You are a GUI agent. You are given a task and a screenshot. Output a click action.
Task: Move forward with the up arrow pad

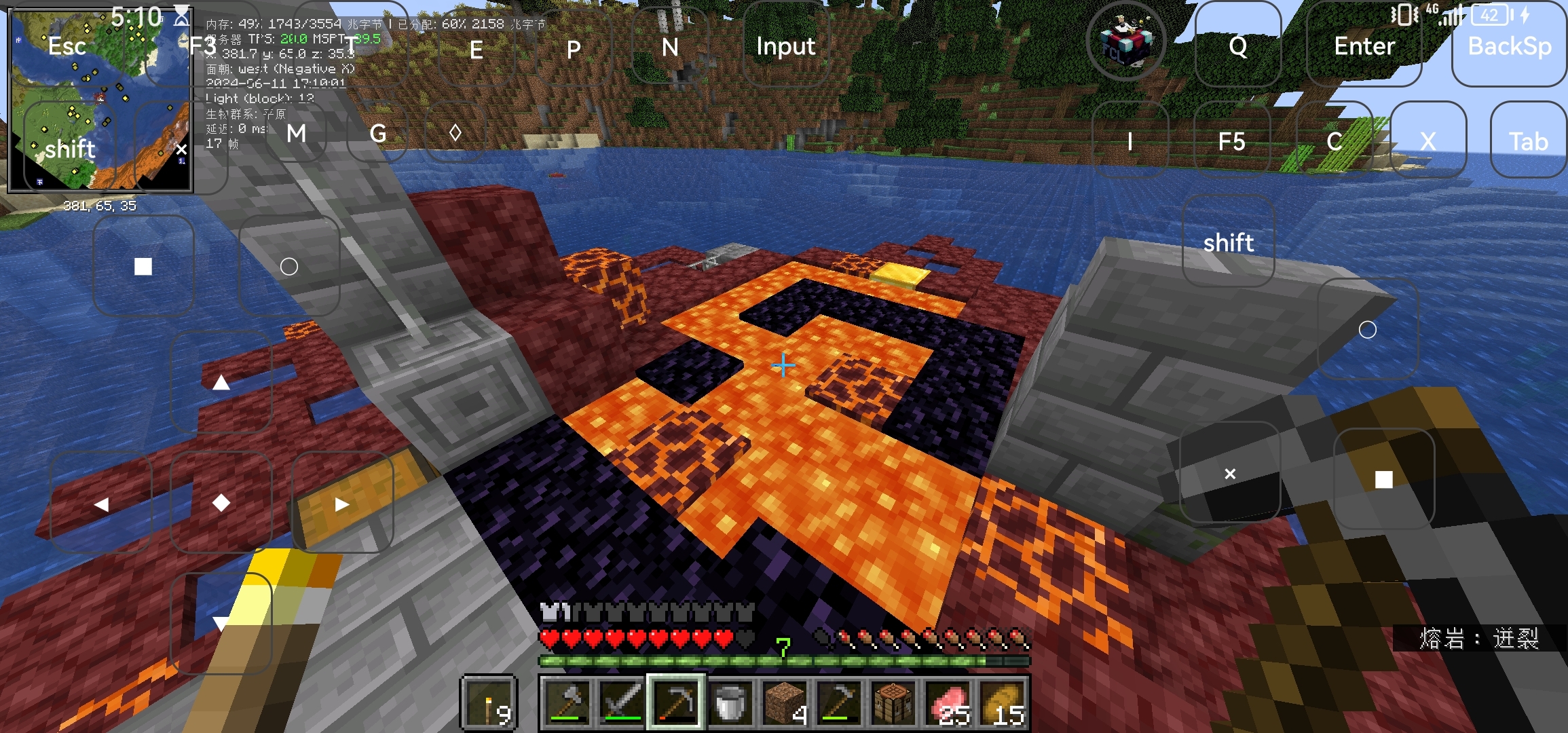point(221,383)
